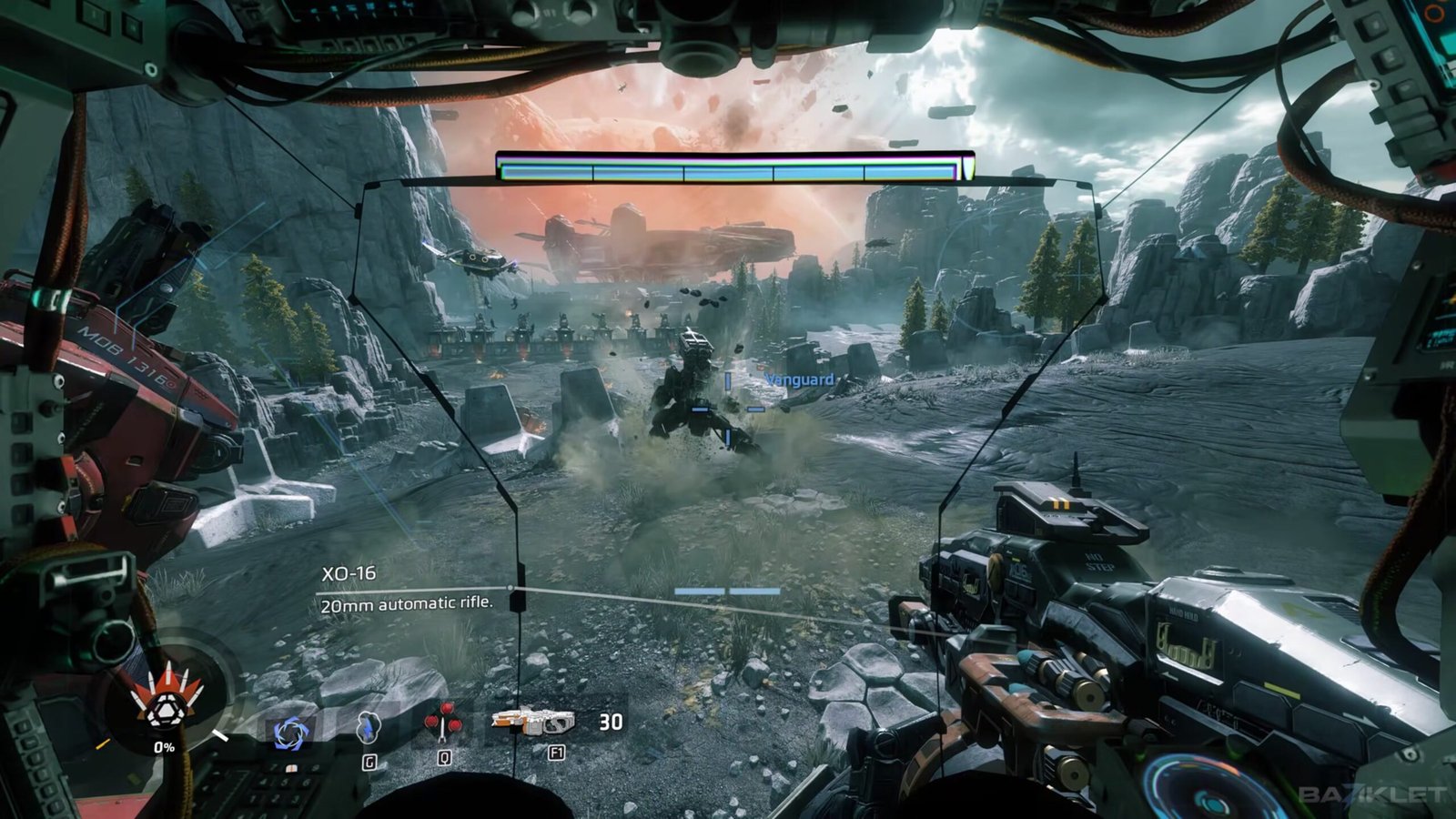
Task: Fire the red rocket salvo ability
Action: [x=443, y=725]
